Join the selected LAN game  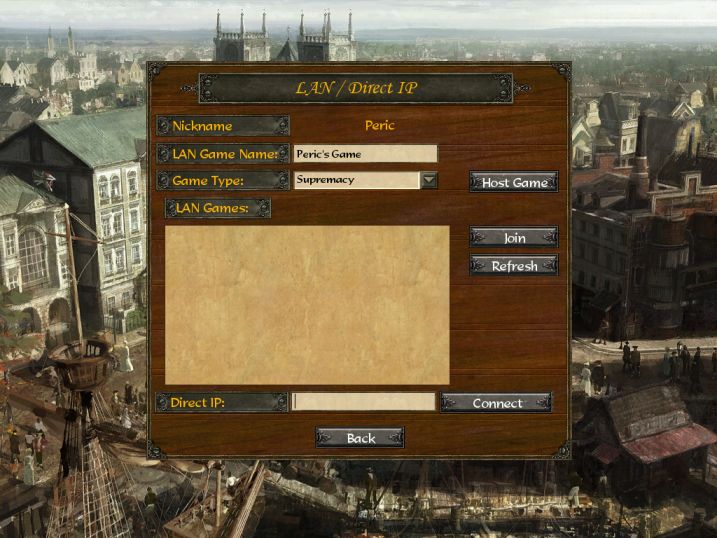point(514,238)
